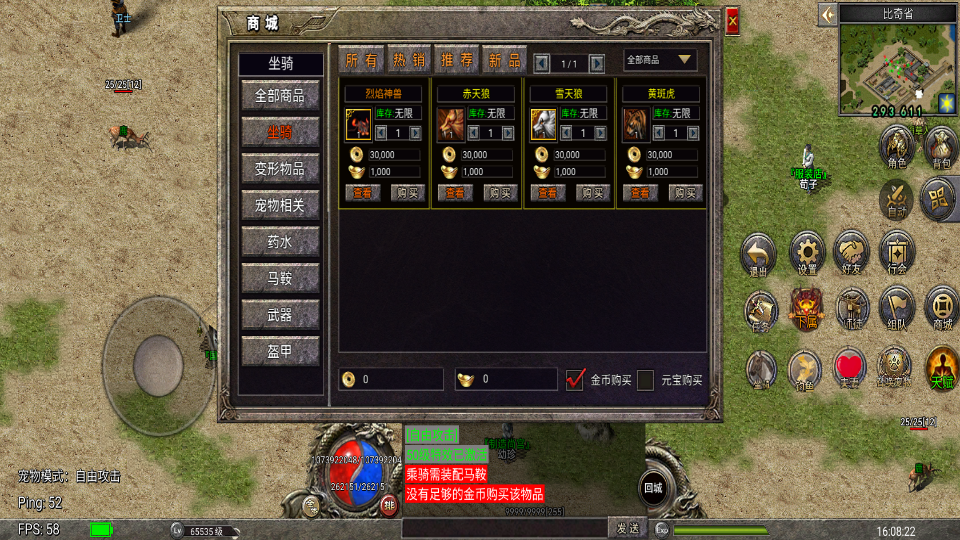Open the 马鞍 saddle category

click(x=280, y=278)
